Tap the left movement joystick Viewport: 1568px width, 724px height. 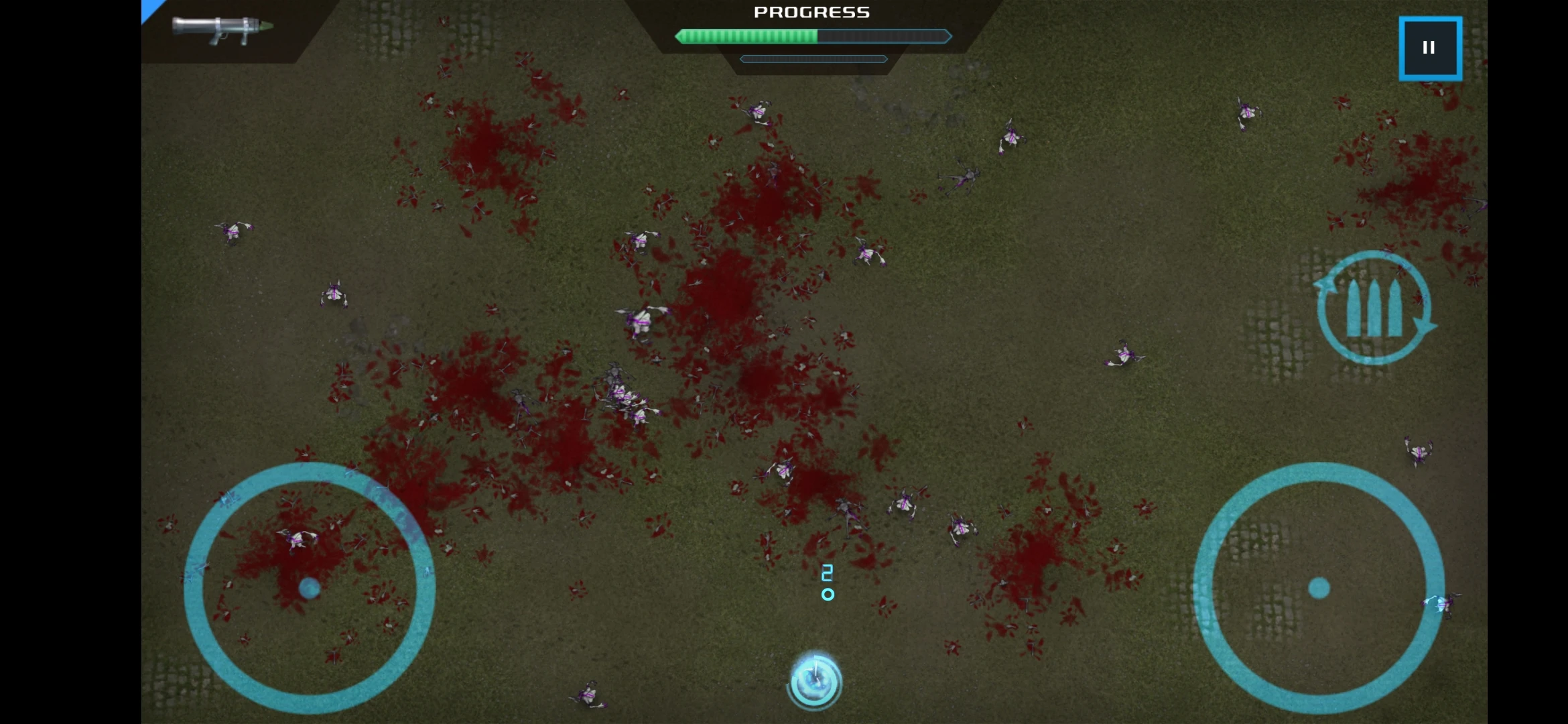[x=310, y=588]
